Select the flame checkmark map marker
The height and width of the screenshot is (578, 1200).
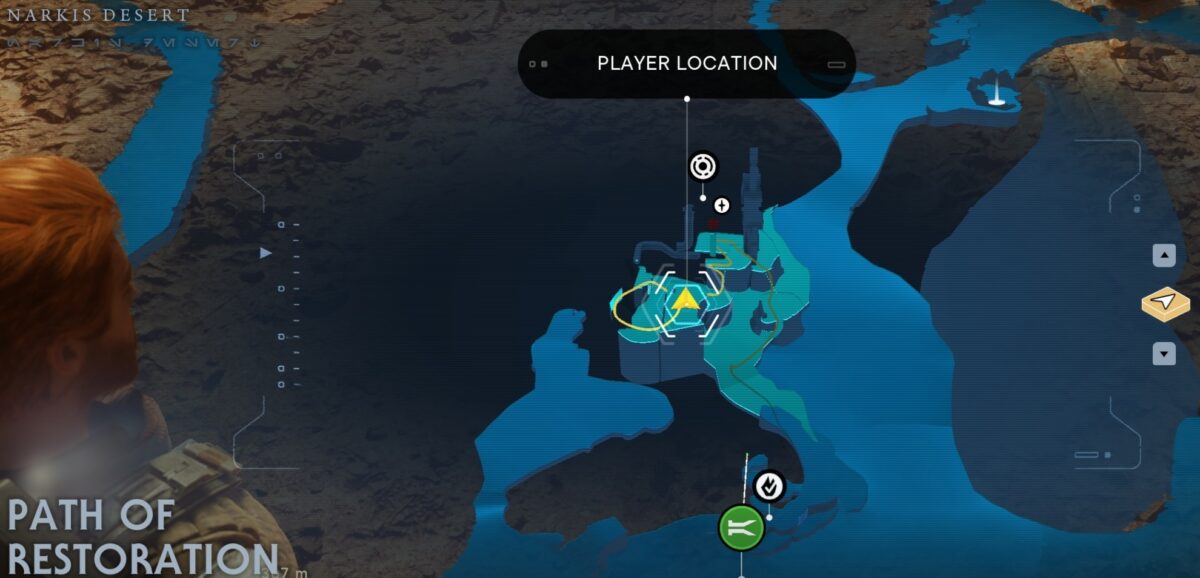(769, 486)
